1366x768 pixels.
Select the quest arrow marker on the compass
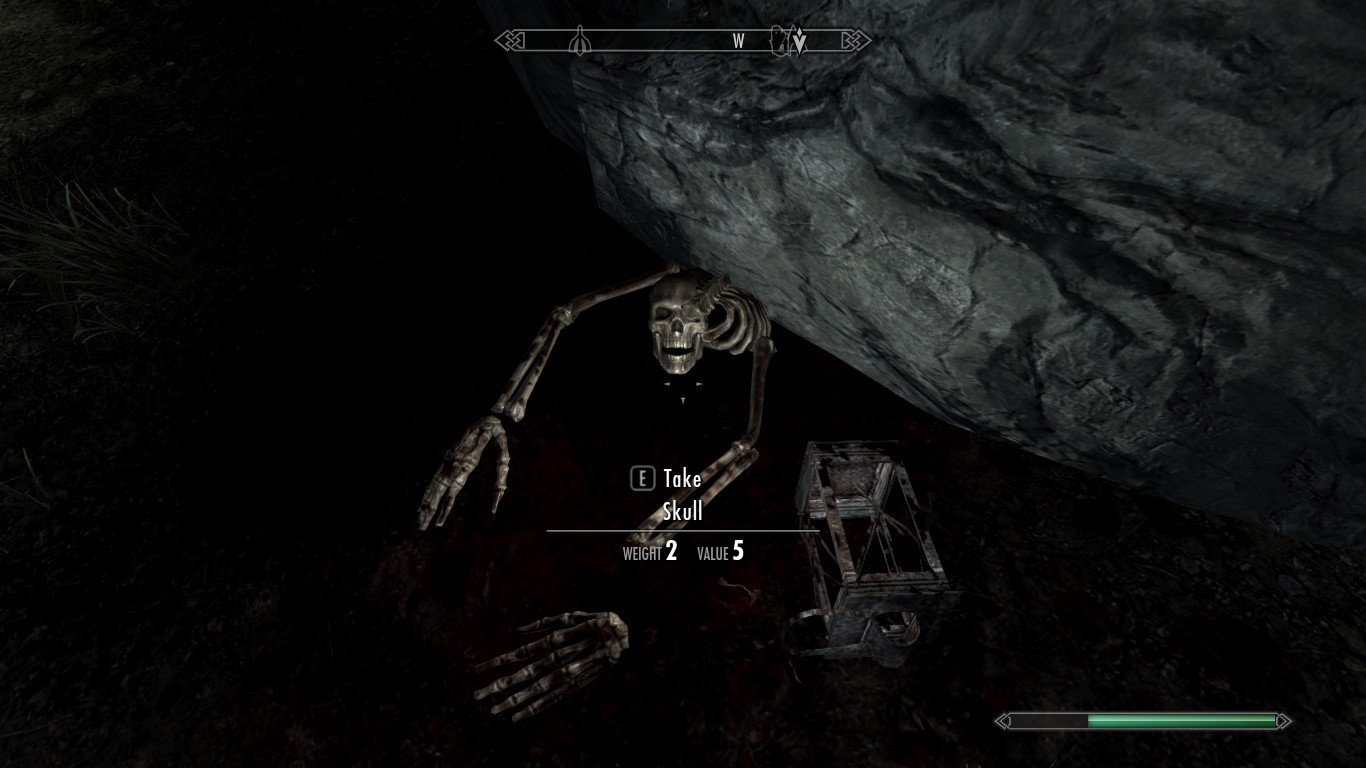tap(800, 41)
